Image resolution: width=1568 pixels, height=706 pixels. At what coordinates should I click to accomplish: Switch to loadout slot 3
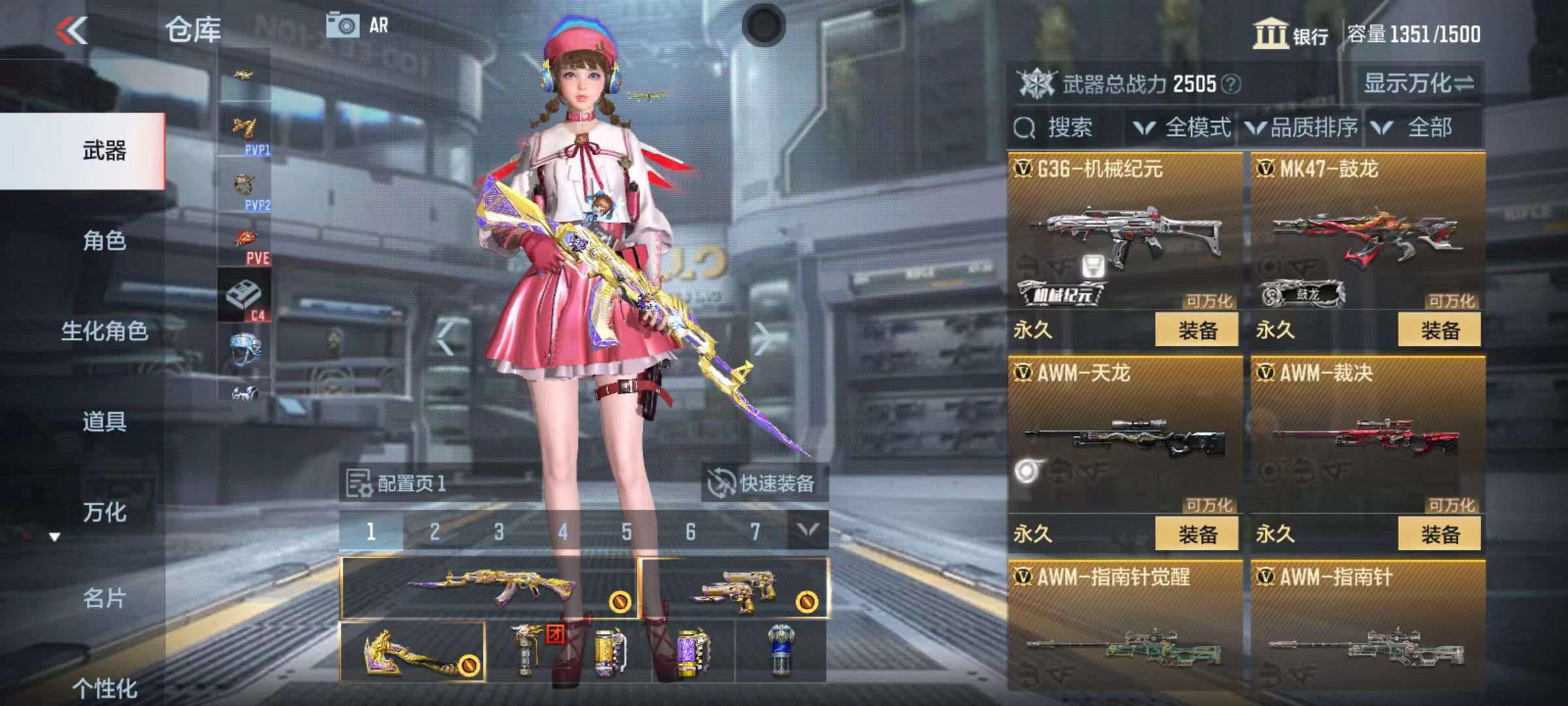498,532
